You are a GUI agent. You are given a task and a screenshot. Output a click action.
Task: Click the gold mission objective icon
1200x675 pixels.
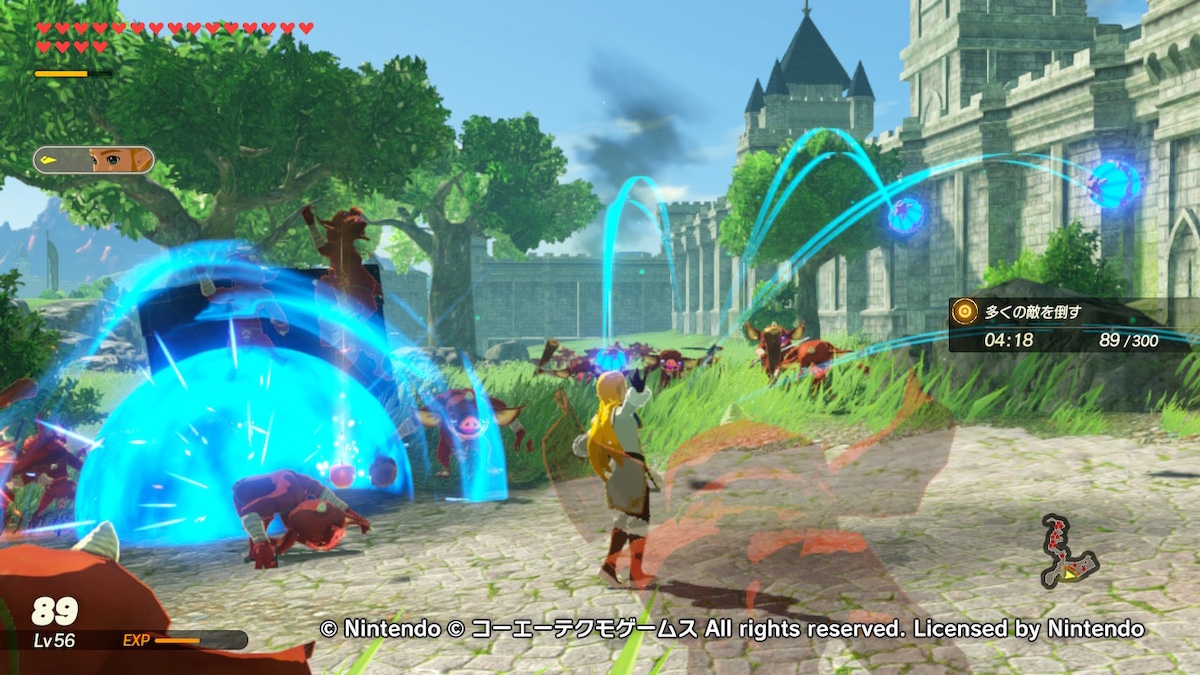click(x=964, y=311)
